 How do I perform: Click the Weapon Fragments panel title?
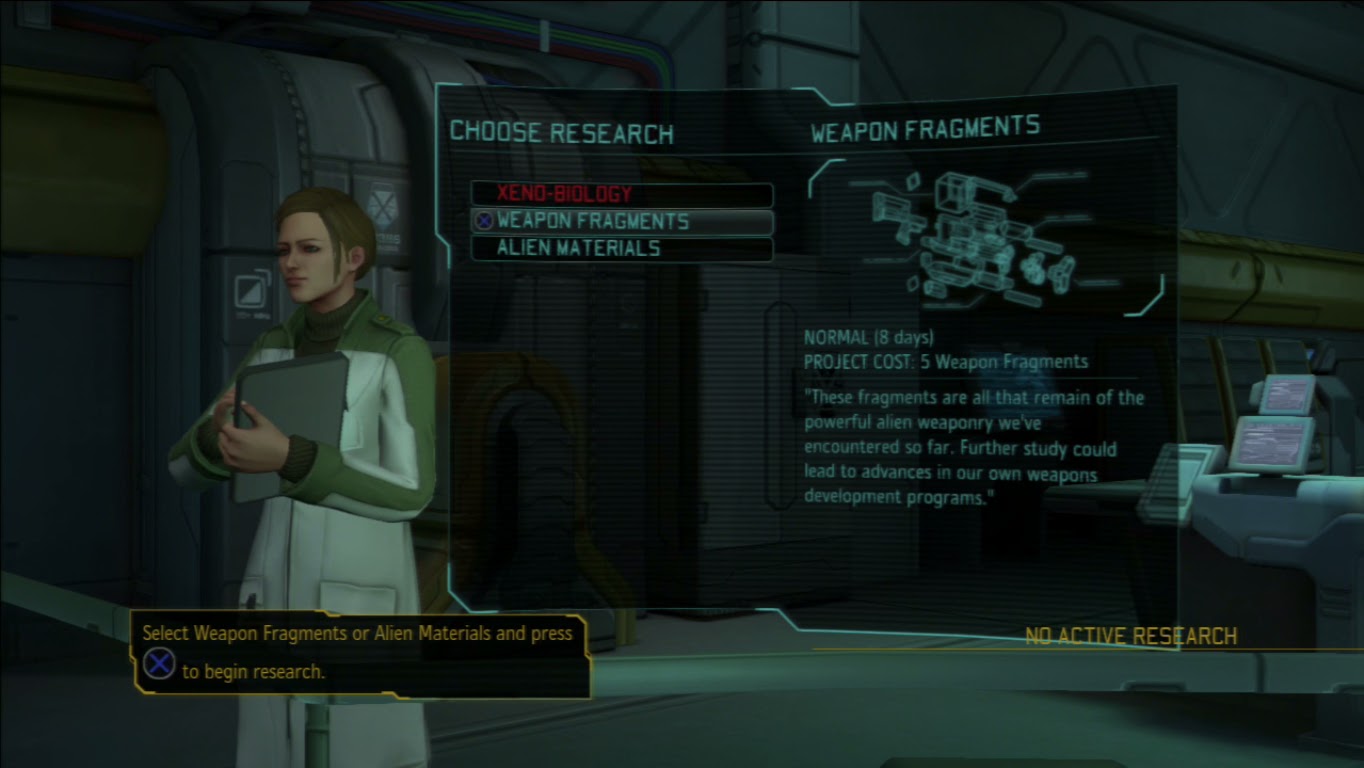click(x=925, y=124)
